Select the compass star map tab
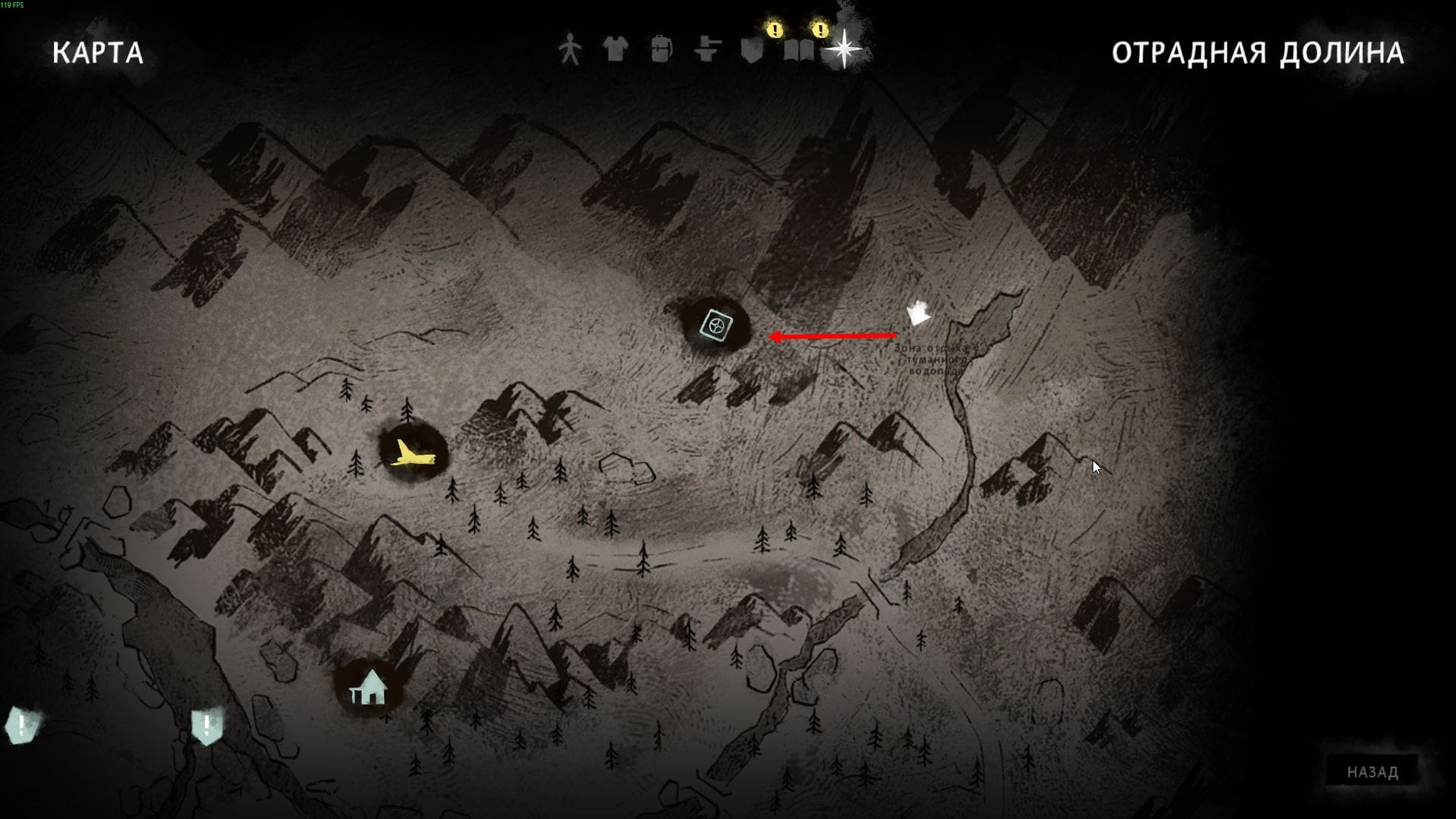 pyautogui.click(x=844, y=49)
